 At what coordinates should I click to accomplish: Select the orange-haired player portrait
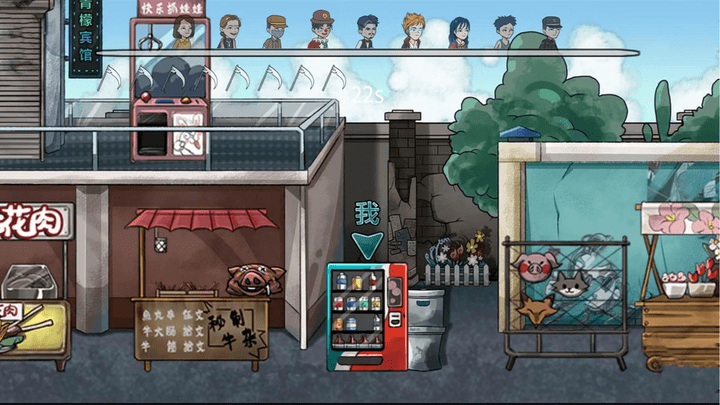[x=413, y=30]
